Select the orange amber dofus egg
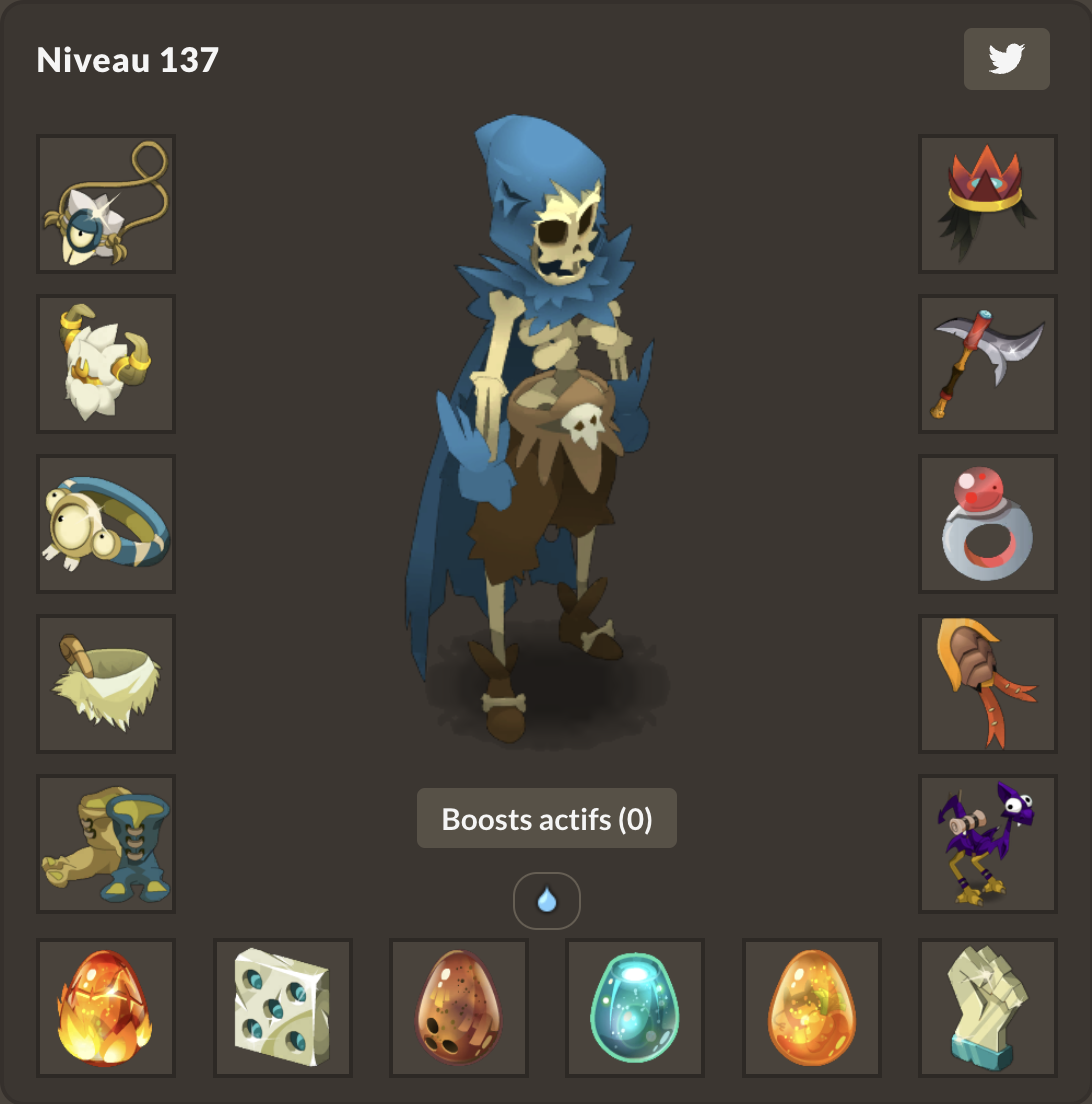This screenshot has width=1092, height=1104. coord(812,1008)
